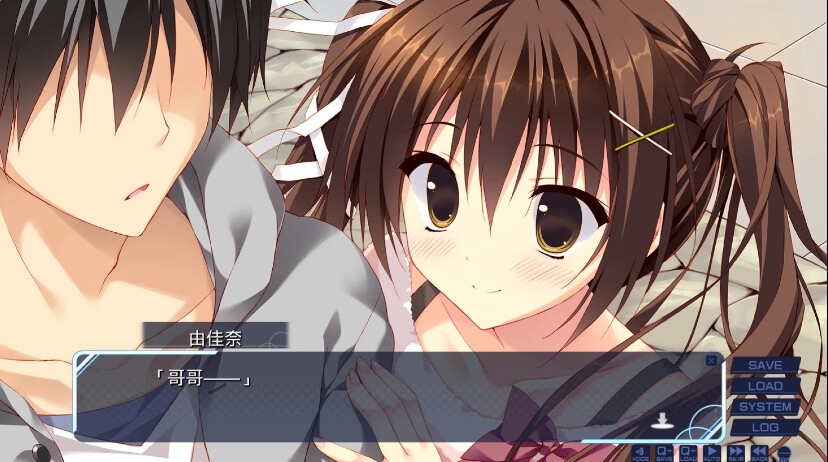The width and height of the screenshot is (828, 462).
Task: Open the LOAD menu
Action: click(765, 386)
